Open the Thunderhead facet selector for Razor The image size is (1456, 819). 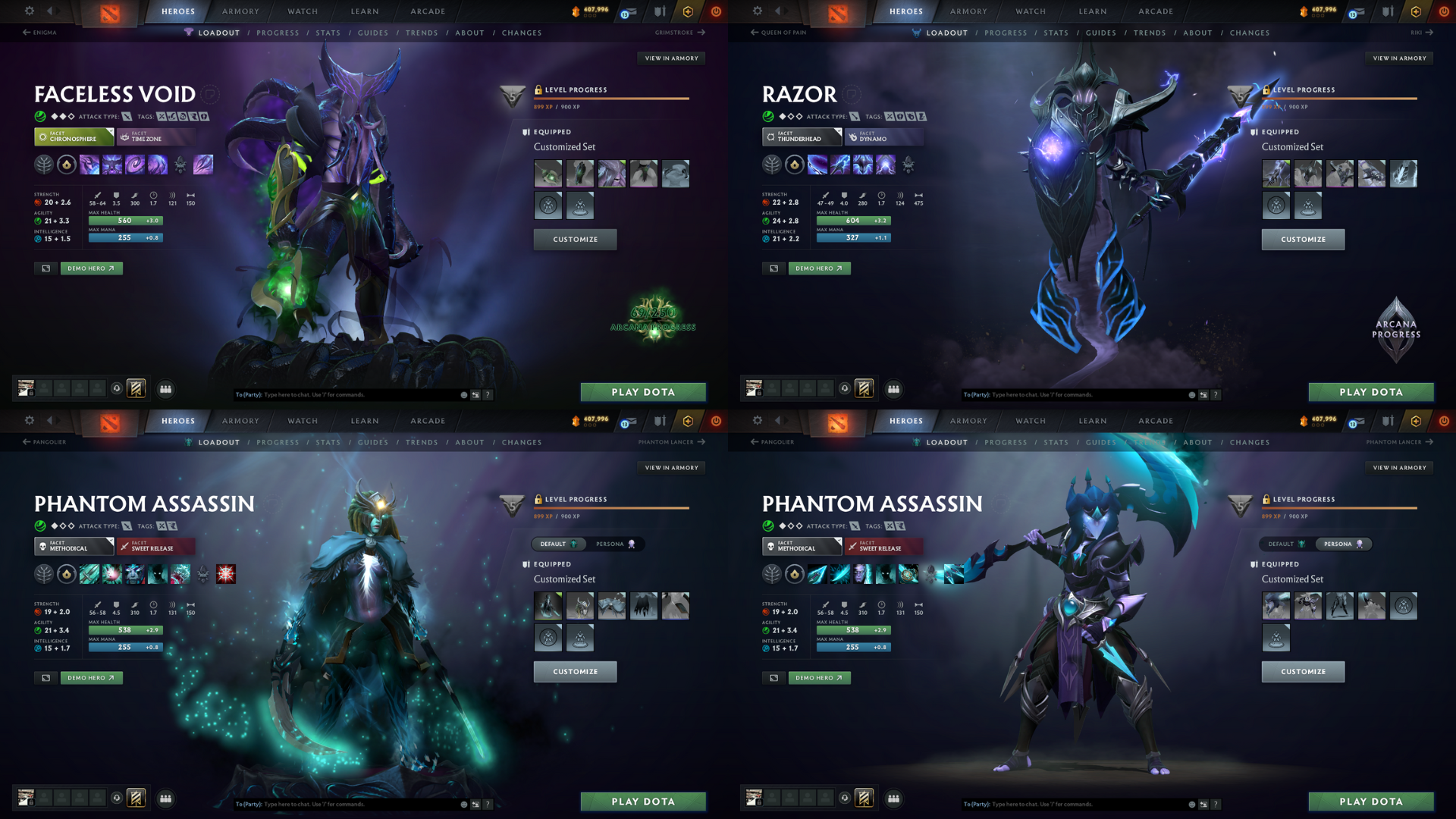click(802, 137)
